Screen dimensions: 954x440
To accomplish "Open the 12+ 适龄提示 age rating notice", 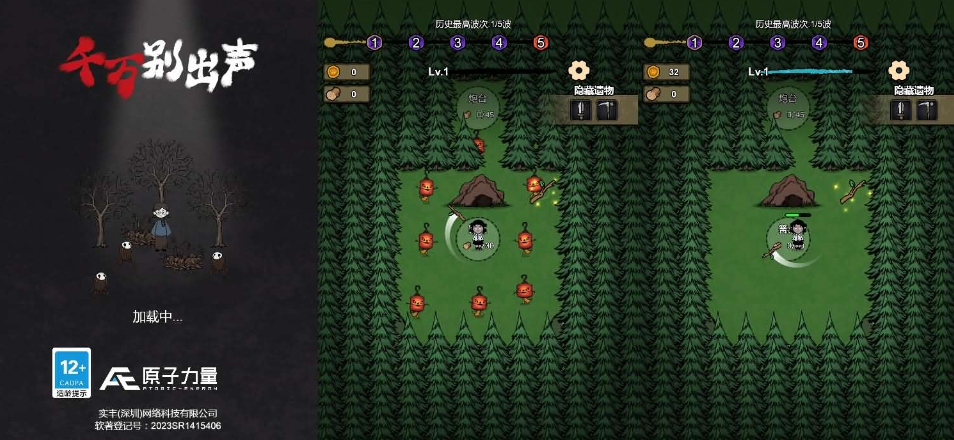I will pyautogui.click(x=71, y=373).
